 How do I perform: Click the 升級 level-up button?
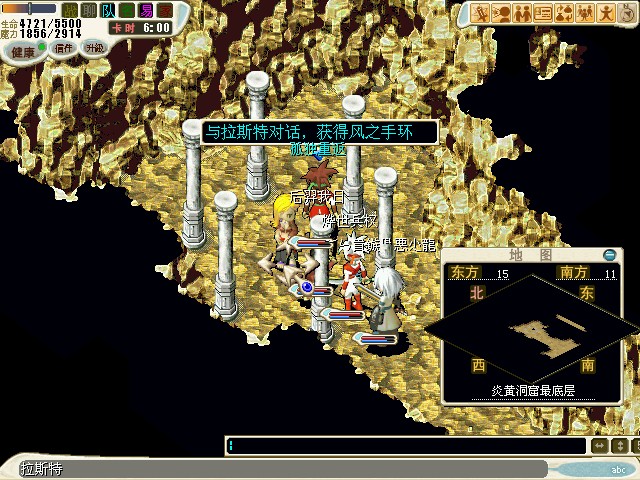point(94,47)
